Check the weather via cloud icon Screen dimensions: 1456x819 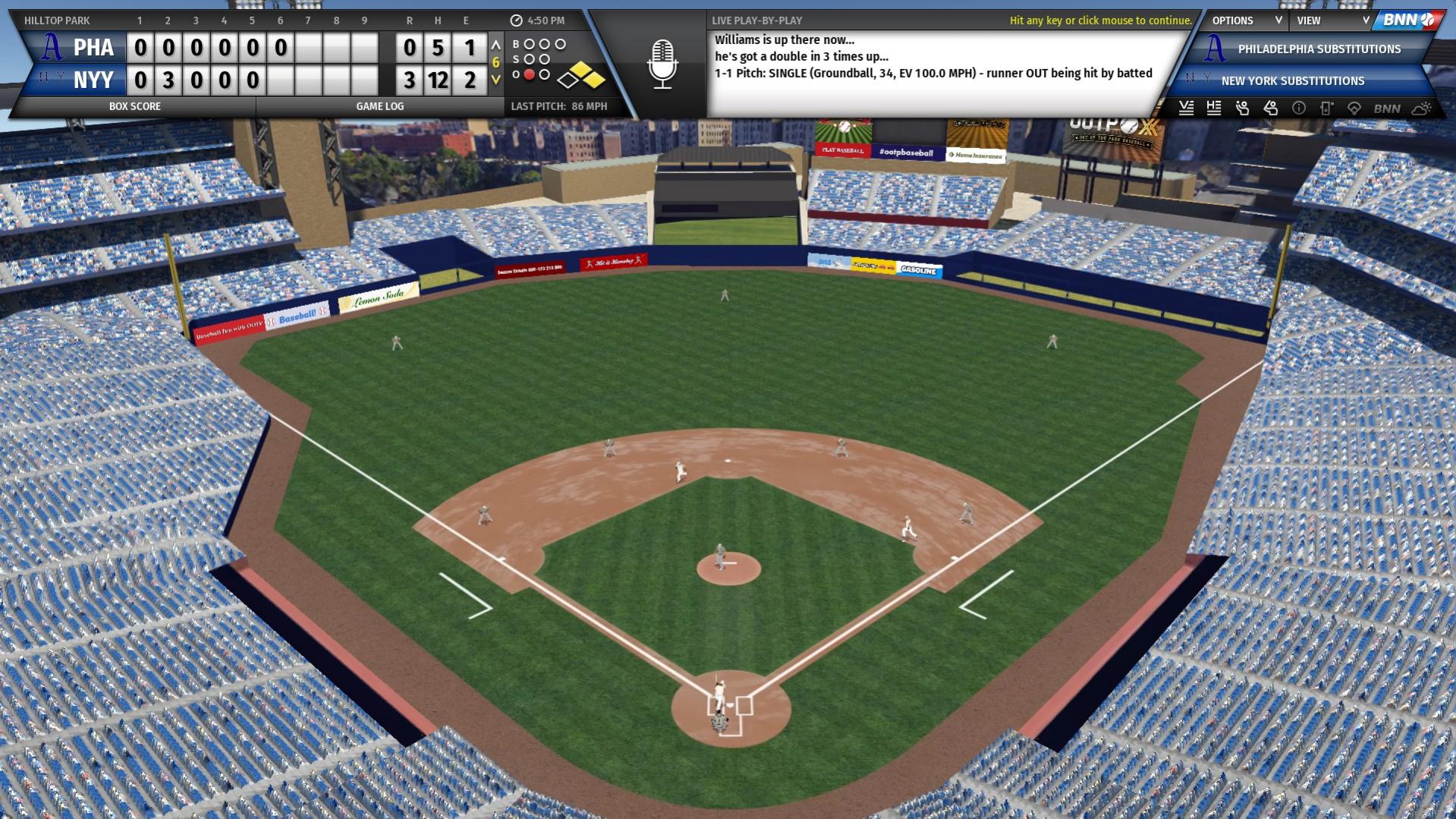point(1422,109)
